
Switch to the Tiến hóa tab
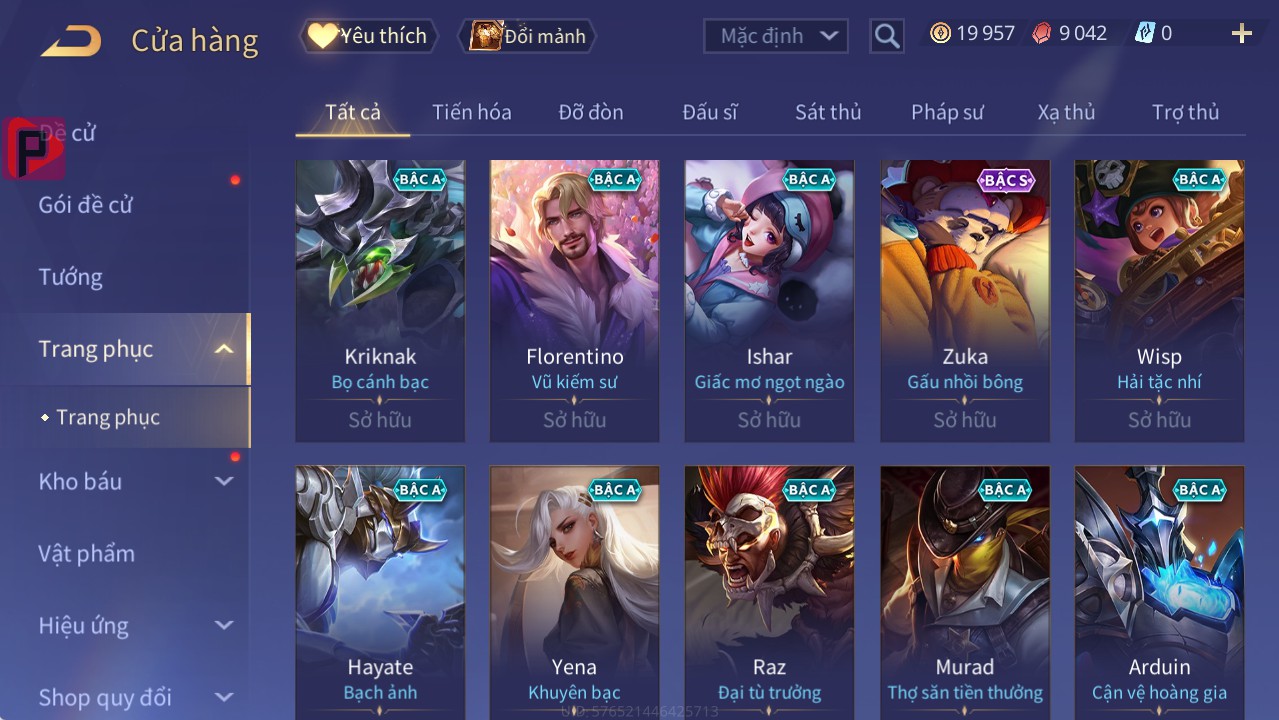pyautogui.click(x=471, y=112)
